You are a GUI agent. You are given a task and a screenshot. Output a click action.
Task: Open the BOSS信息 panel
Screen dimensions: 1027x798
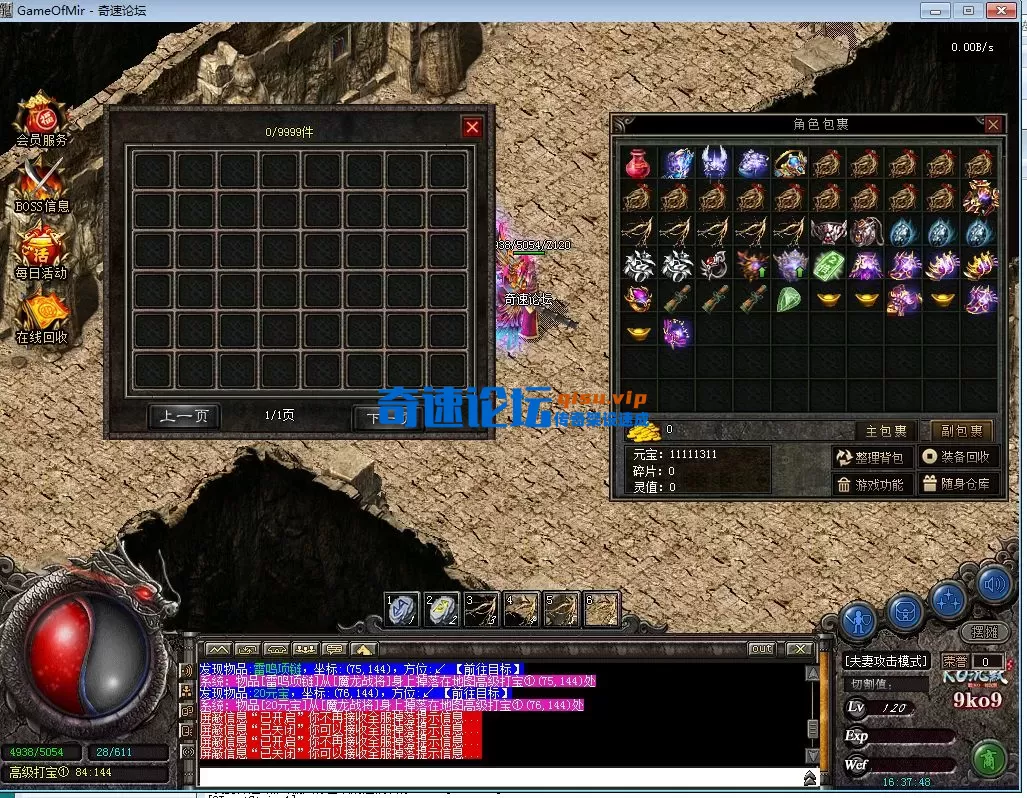[41, 185]
